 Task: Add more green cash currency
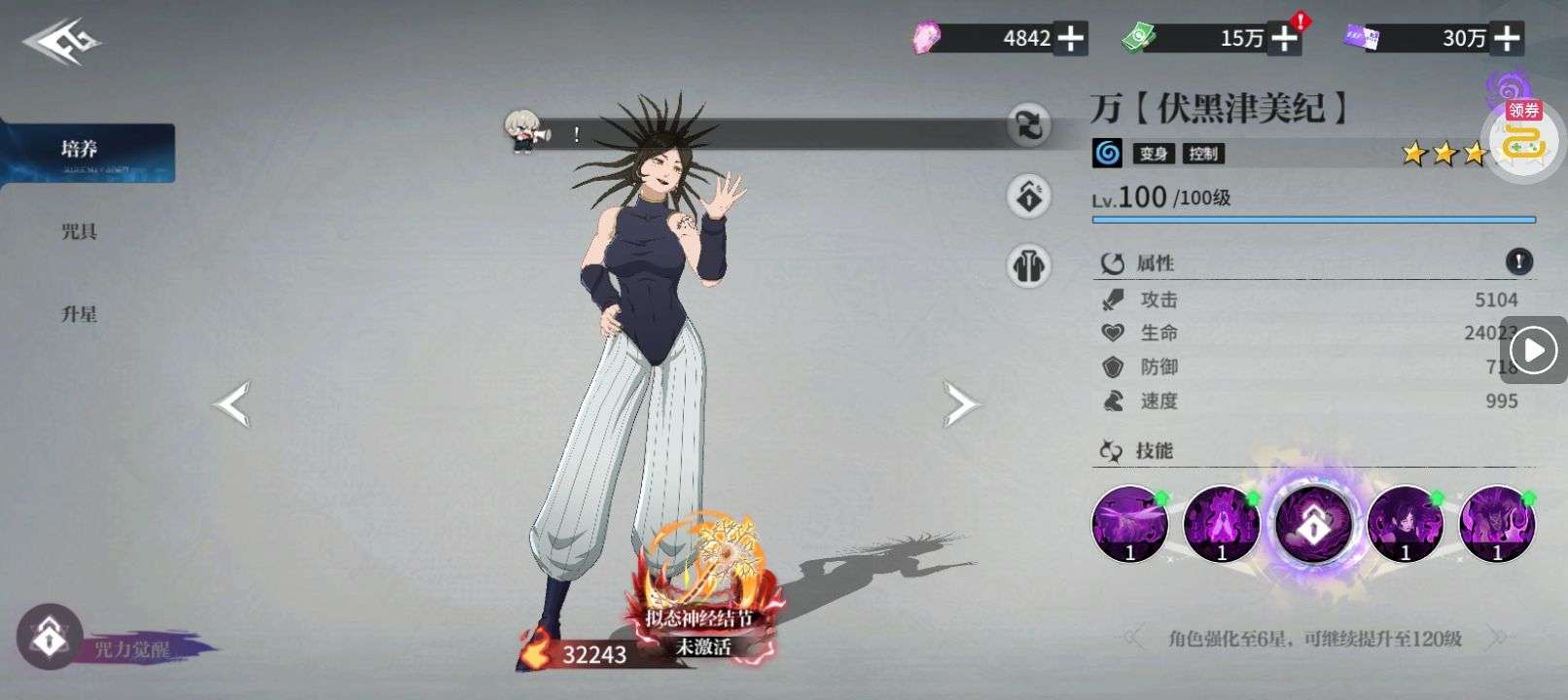pos(1286,39)
